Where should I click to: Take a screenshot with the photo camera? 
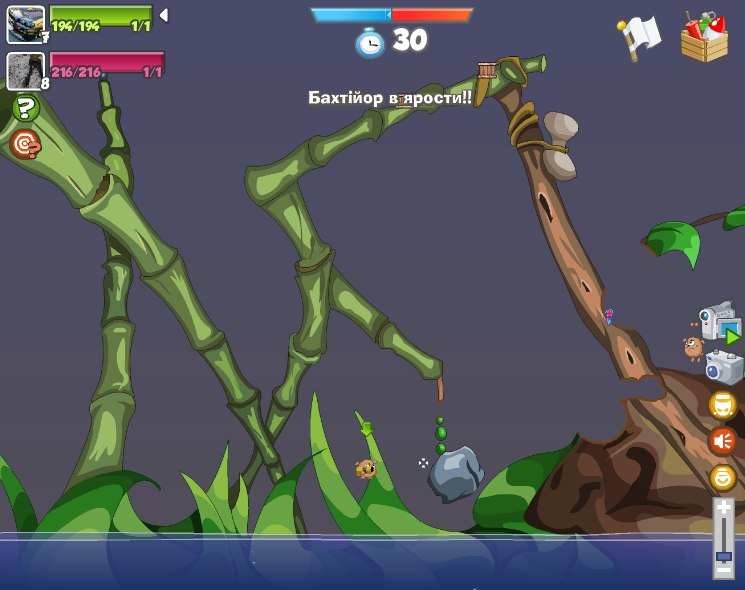(724, 367)
